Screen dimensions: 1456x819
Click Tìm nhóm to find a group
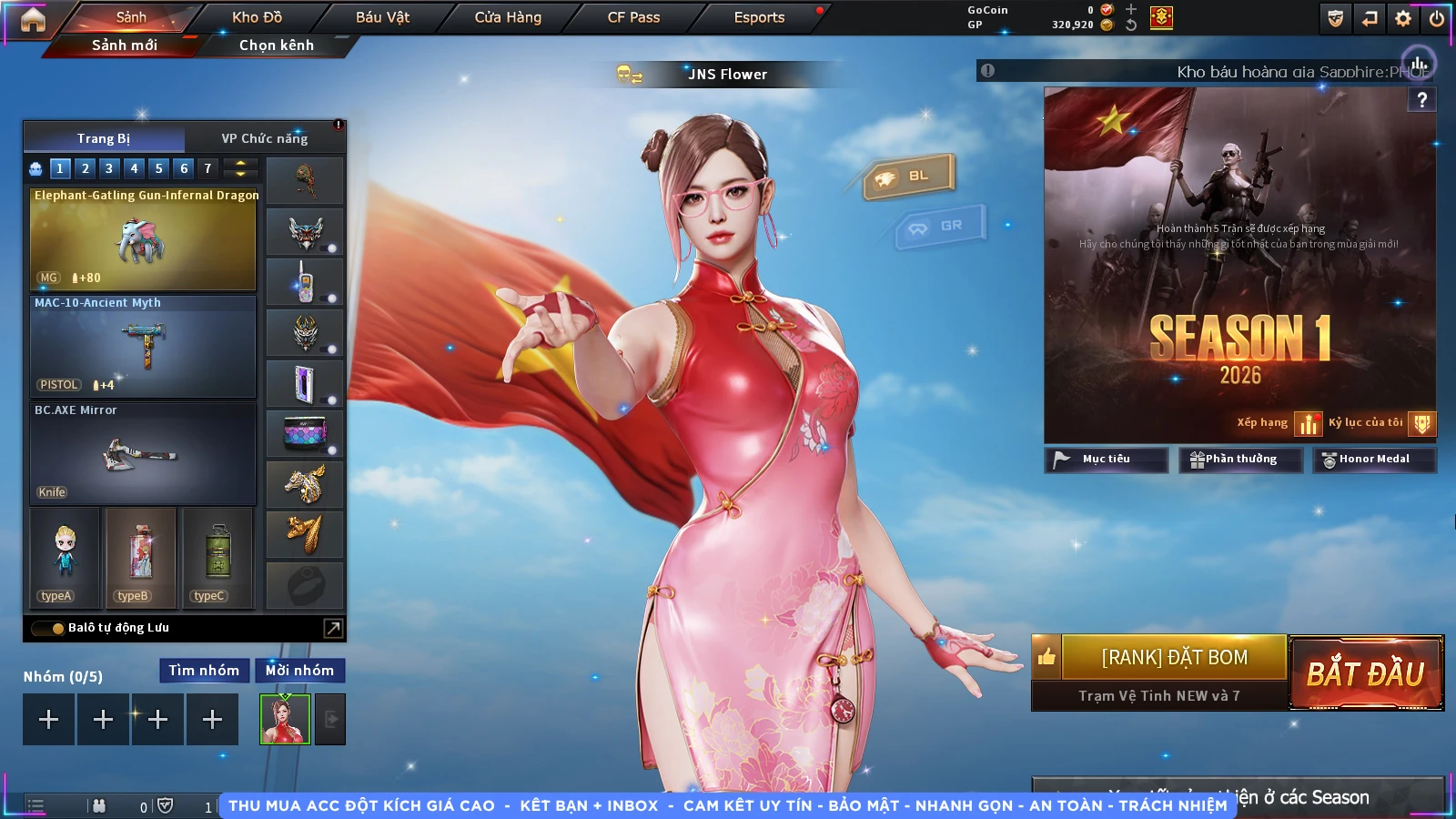(204, 671)
